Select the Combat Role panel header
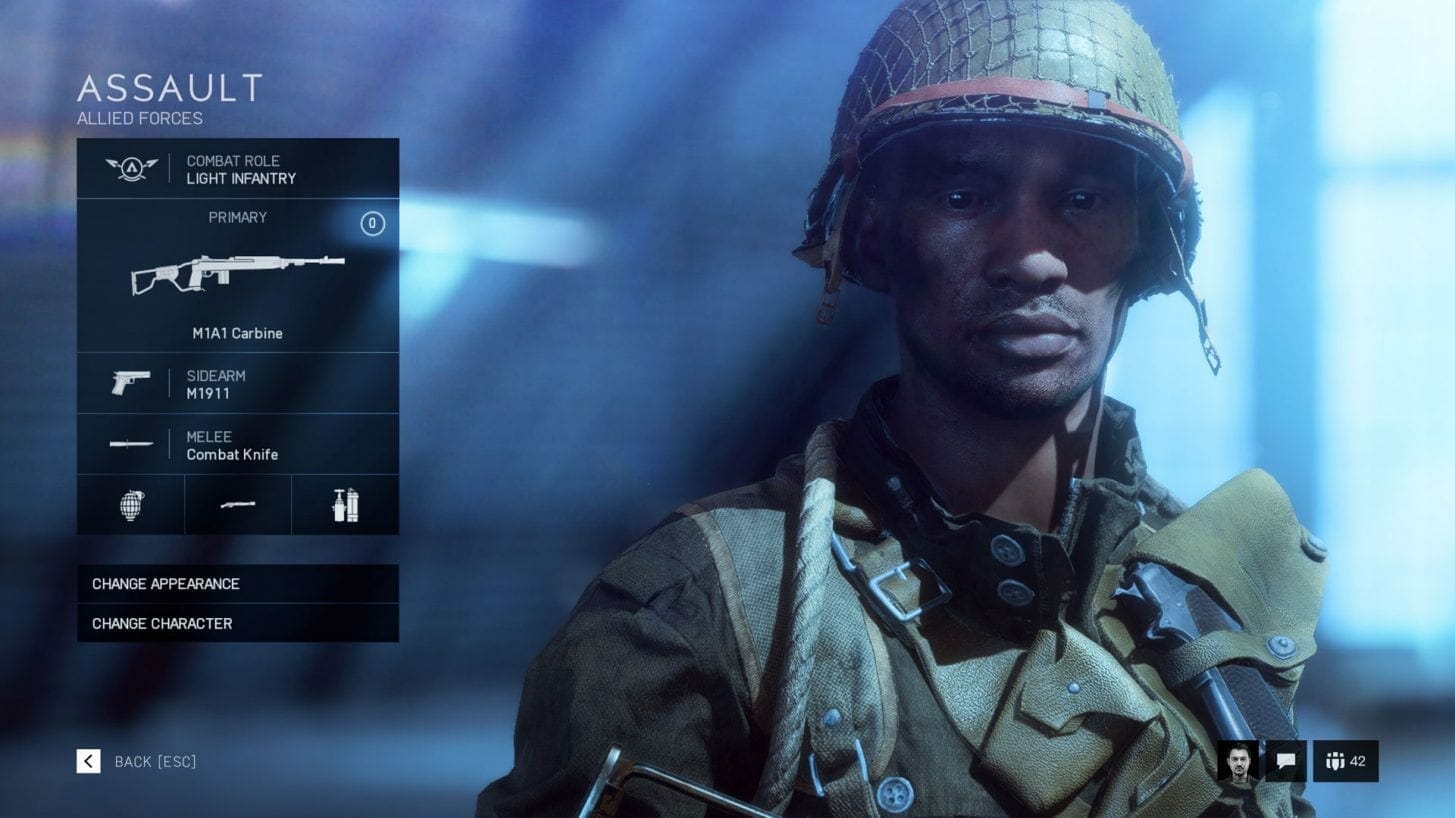 pos(237,168)
